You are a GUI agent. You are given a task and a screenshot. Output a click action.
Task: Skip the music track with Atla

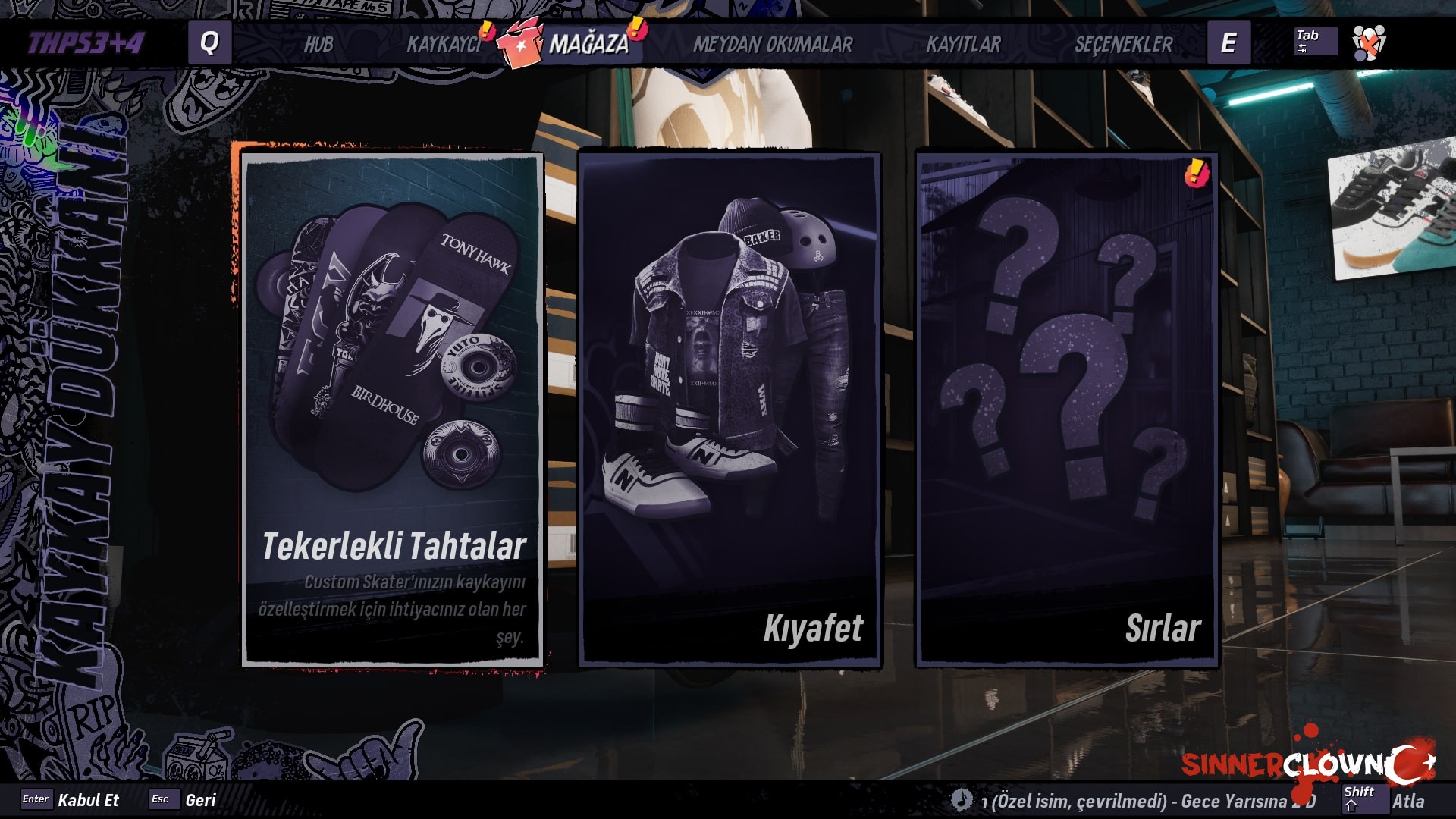(1407, 801)
